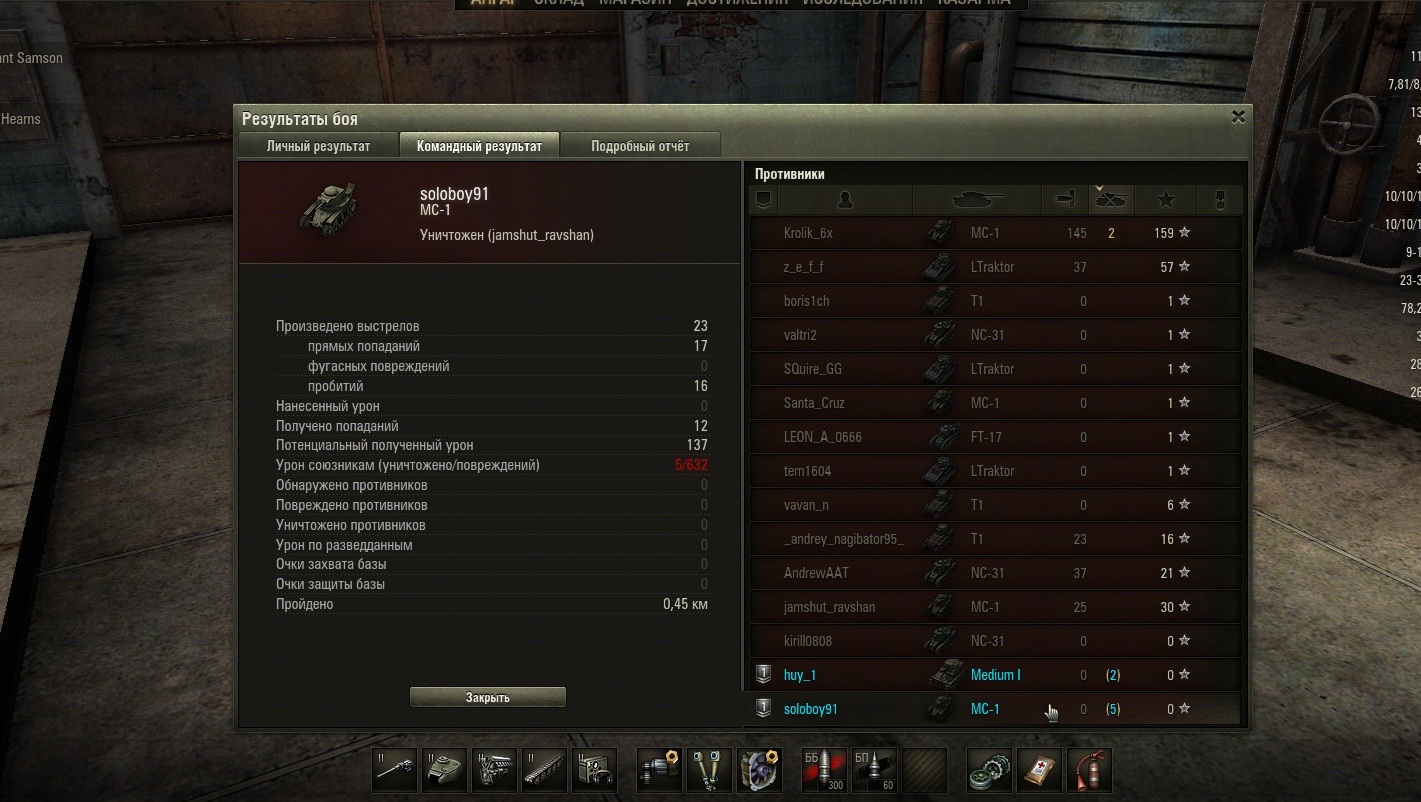
Task: Sort the list by experience star column
Action: click(x=1165, y=200)
